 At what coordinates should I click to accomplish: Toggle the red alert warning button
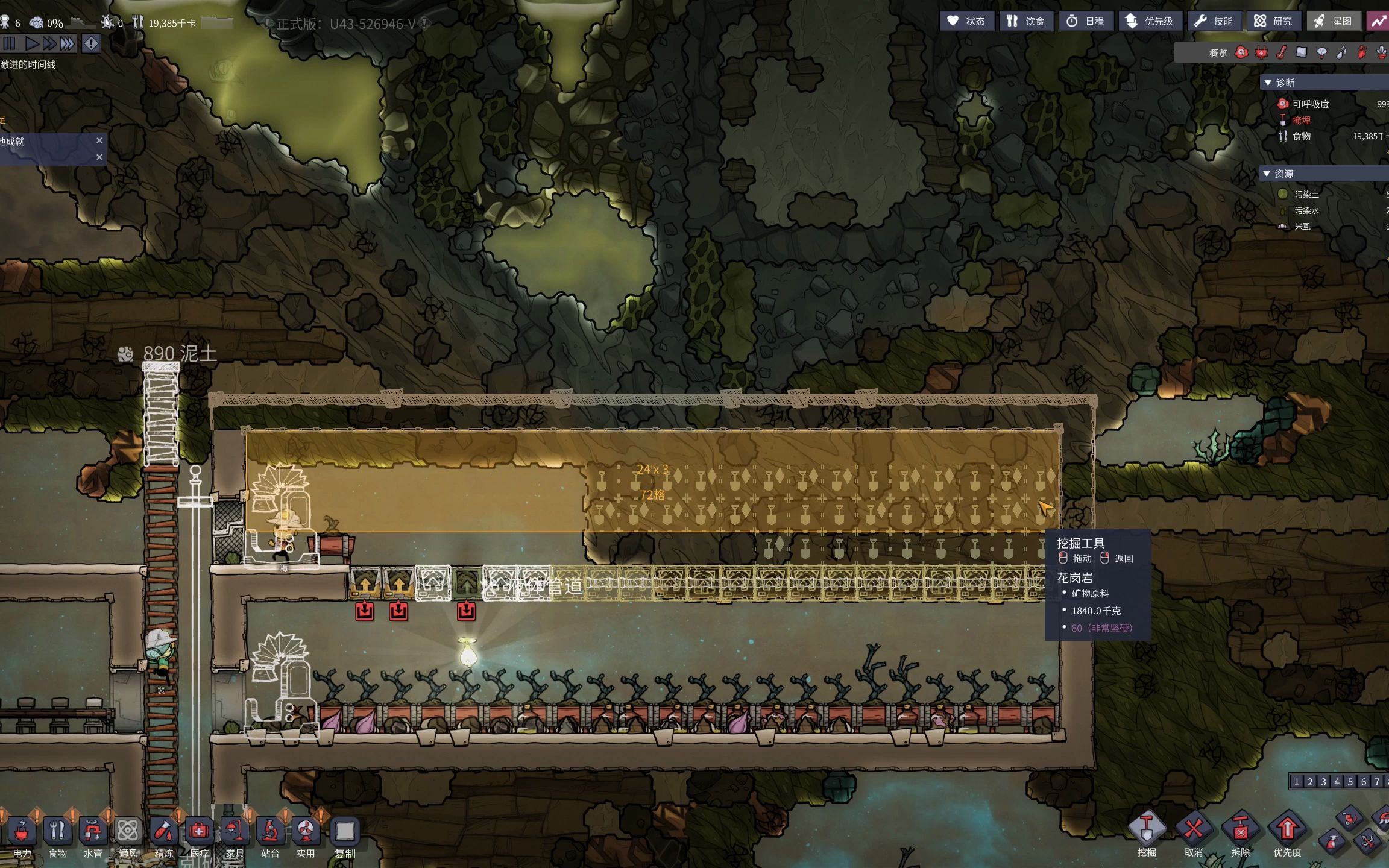click(91, 43)
